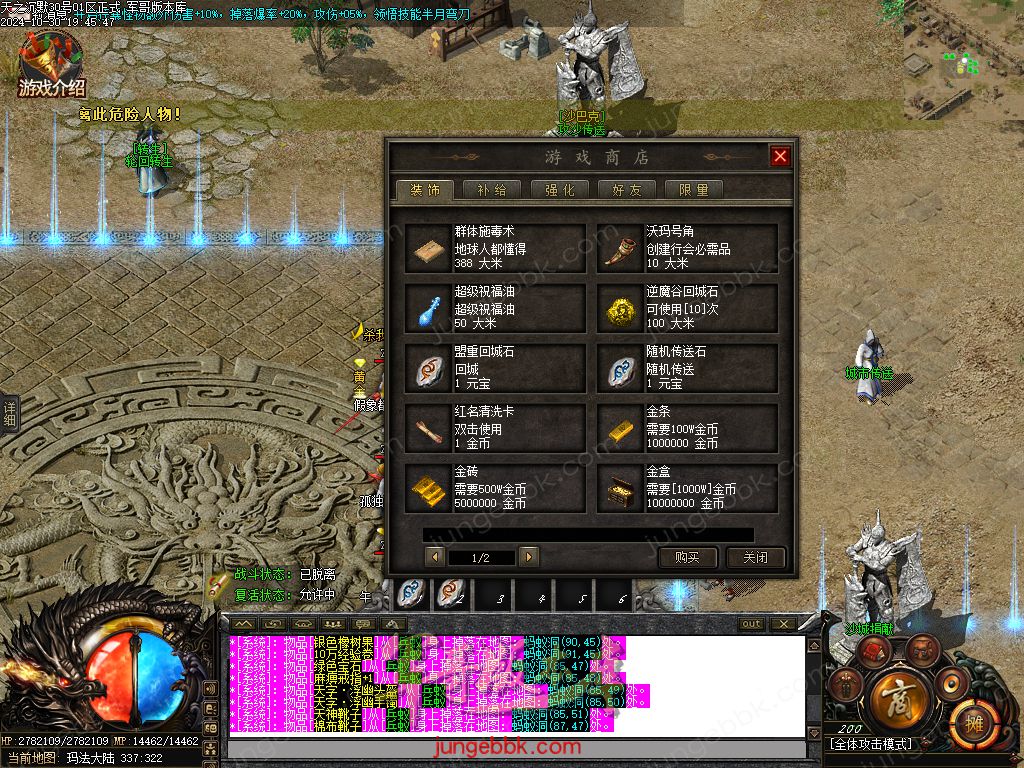This screenshot has height=768, width=1024.
Task: Switch to the 补给 shop tab
Action: 491,190
